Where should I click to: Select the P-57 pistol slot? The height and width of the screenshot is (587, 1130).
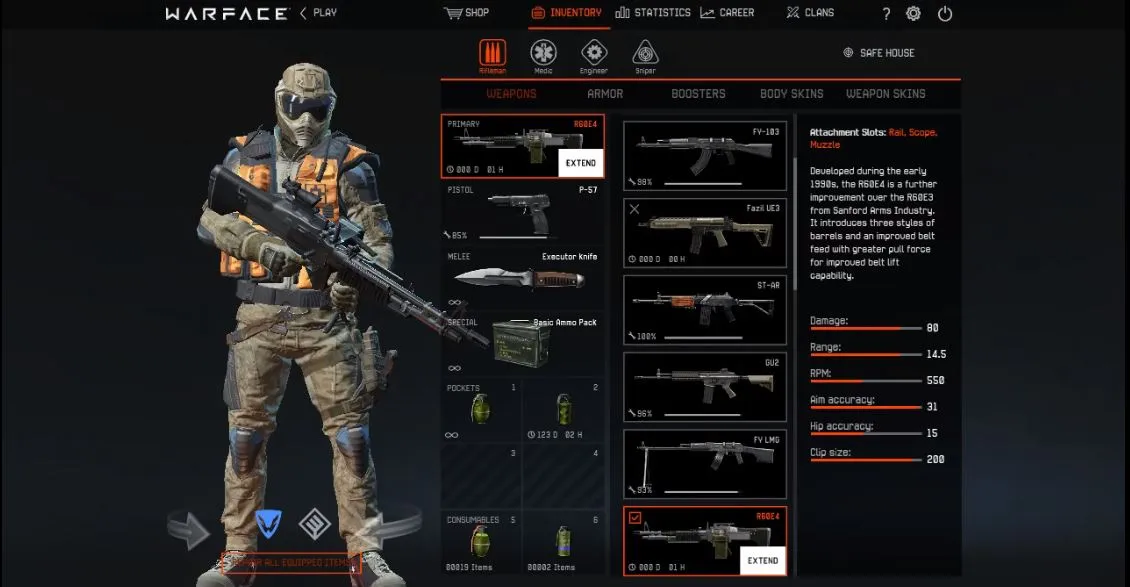[522, 212]
